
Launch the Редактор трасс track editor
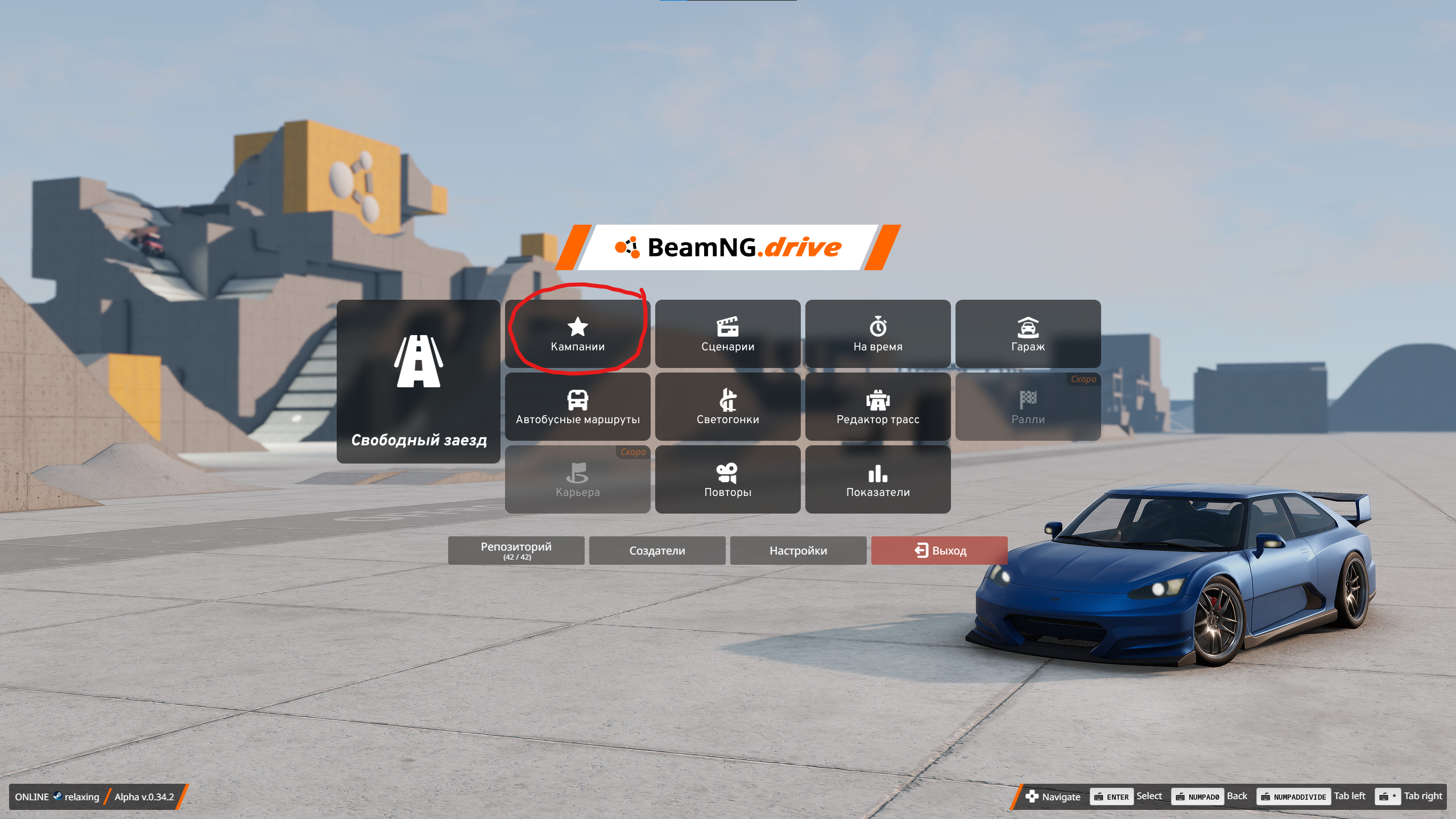pyautogui.click(x=878, y=407)
